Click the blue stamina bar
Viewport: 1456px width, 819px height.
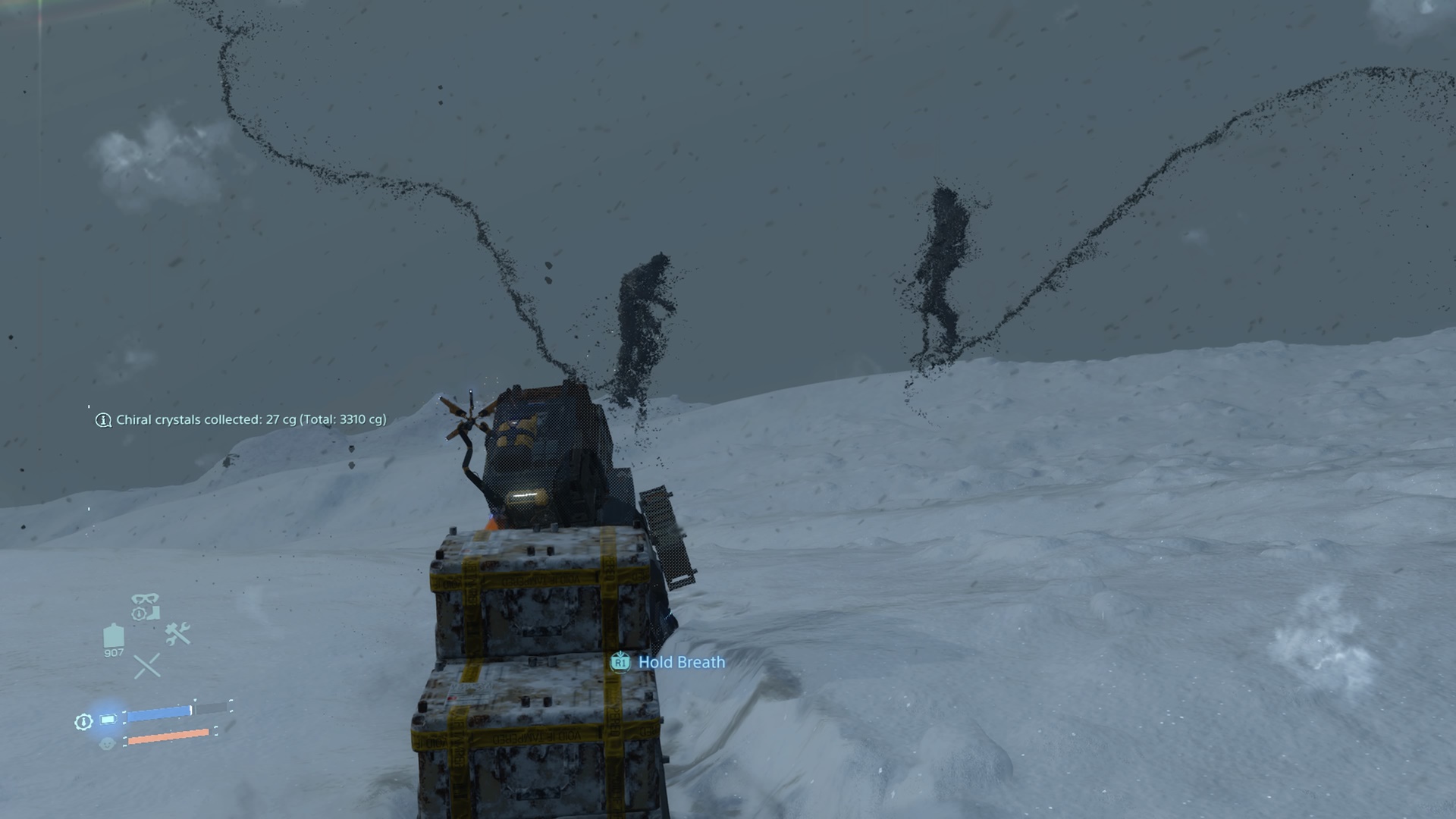point(159,712)
